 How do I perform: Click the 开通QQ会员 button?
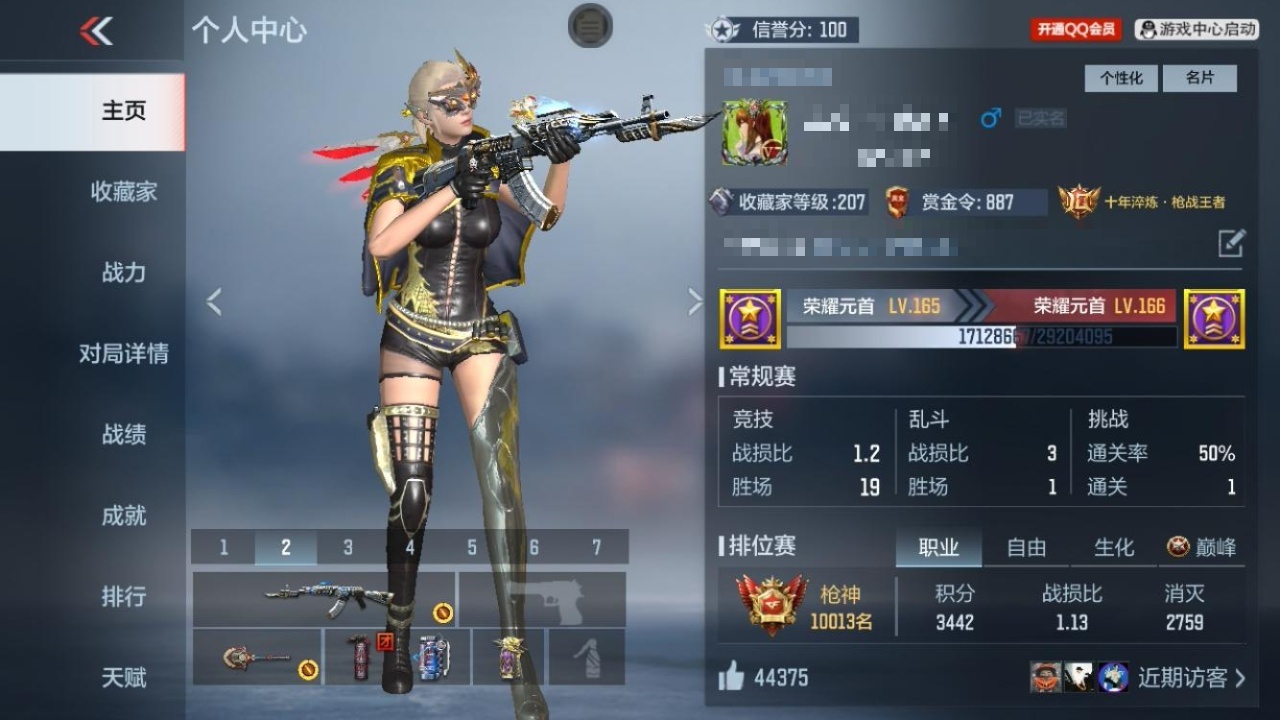1075,29
